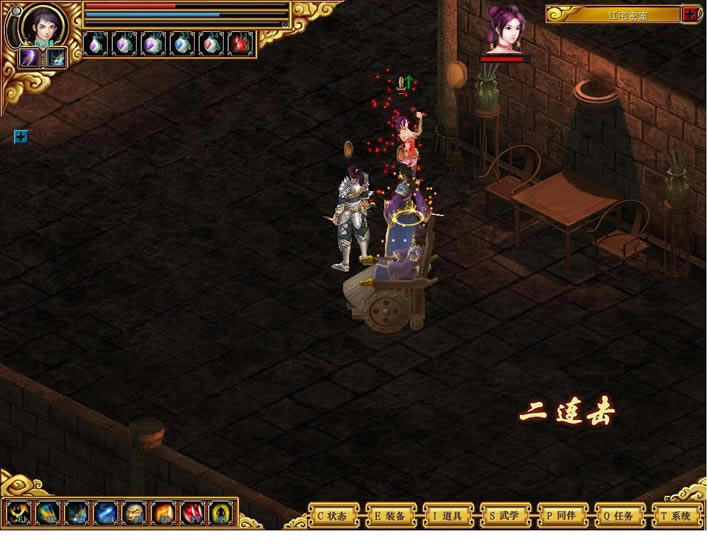Open the I 道具 items bag
708x553 pixels.
447,516
